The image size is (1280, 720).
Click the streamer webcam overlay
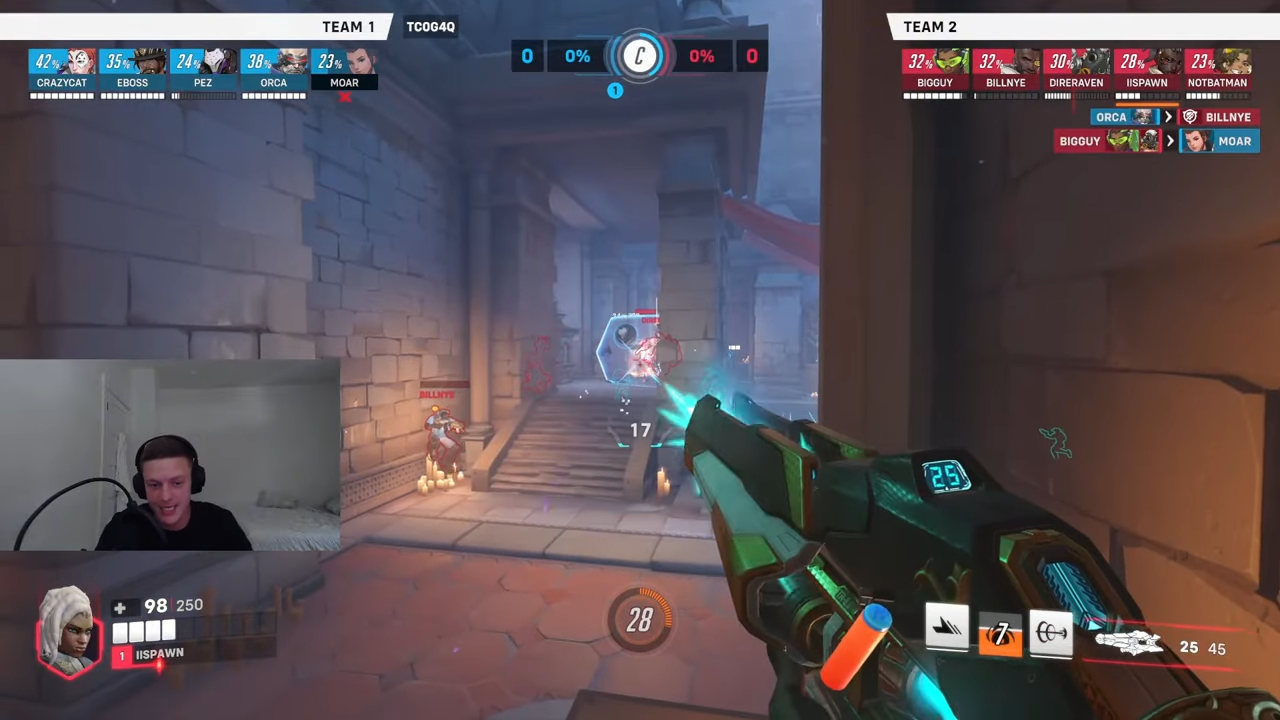coord(170,455)
